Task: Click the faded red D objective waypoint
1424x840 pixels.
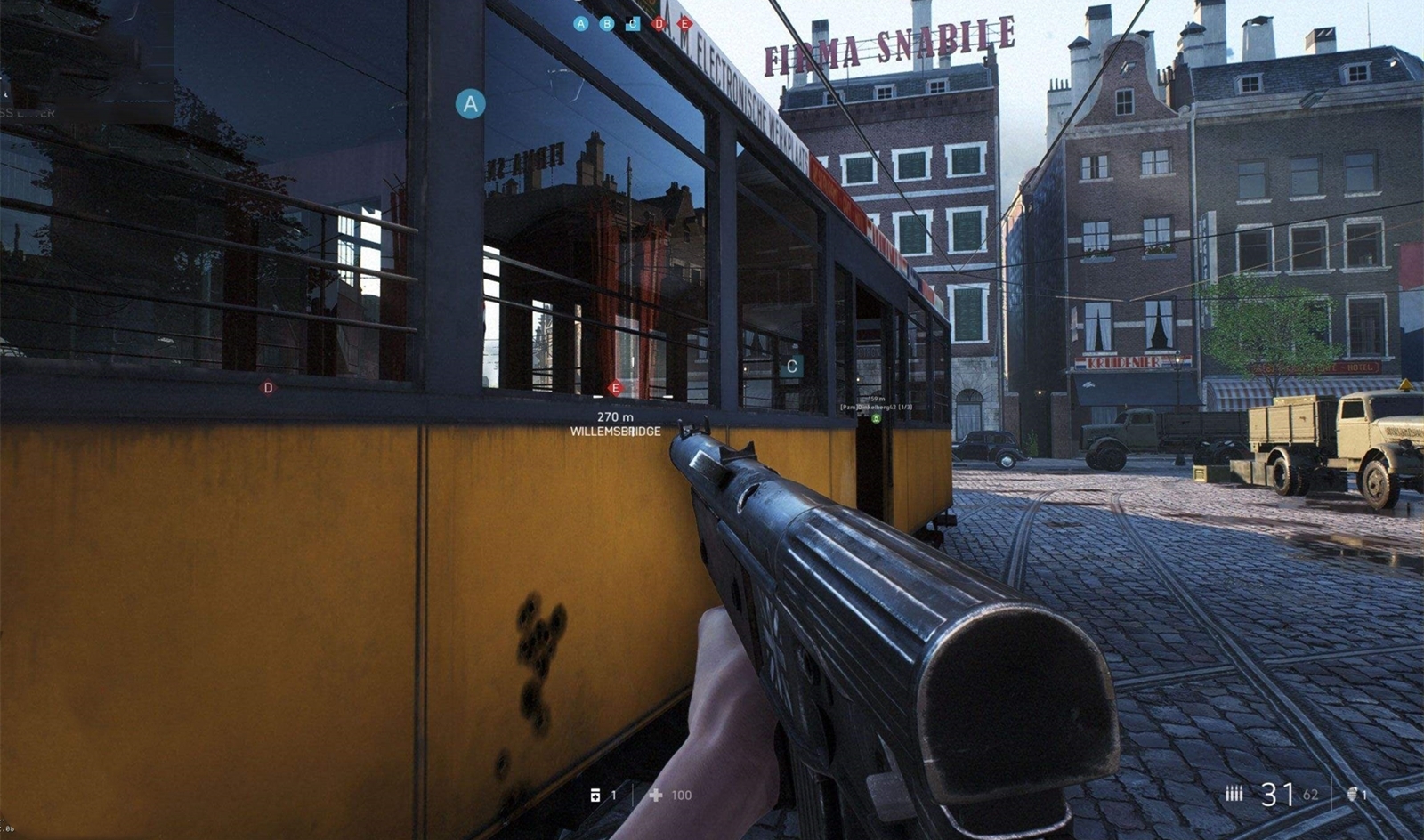Action: (268, 388)
